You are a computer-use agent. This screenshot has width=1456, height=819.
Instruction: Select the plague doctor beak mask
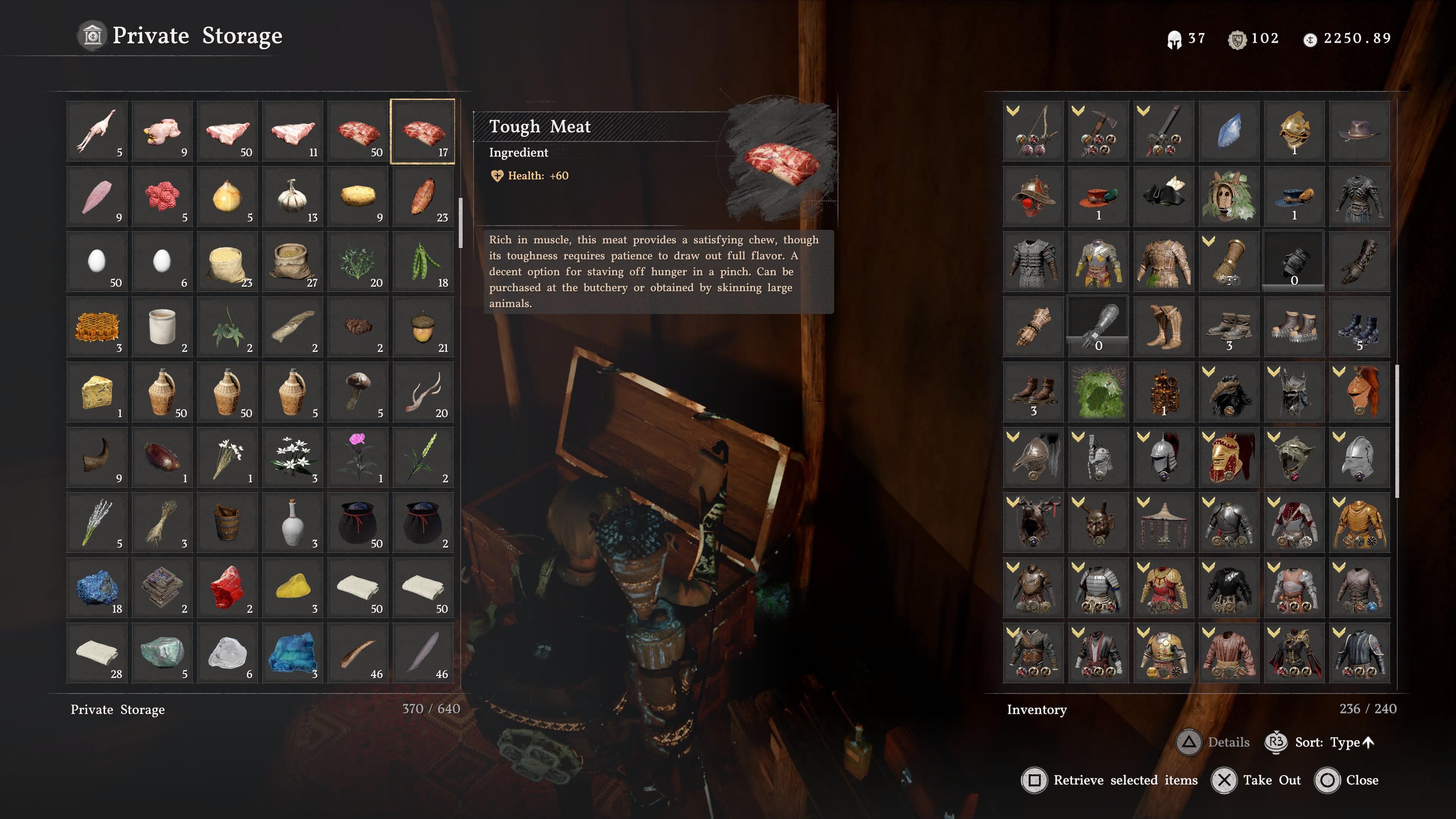(x=1229, y=392)
